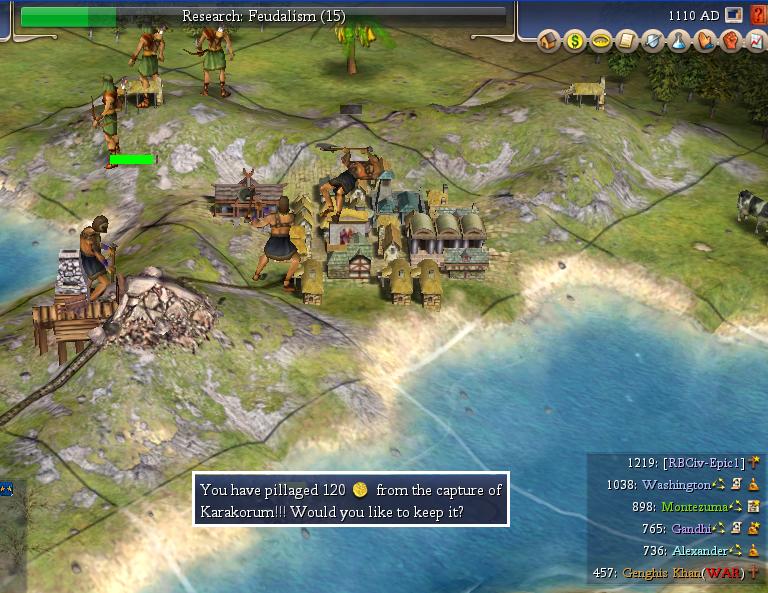Open the Technology Advisor flask icon
The height and width of the screenshot is (593, 768).
click(678, 41)
